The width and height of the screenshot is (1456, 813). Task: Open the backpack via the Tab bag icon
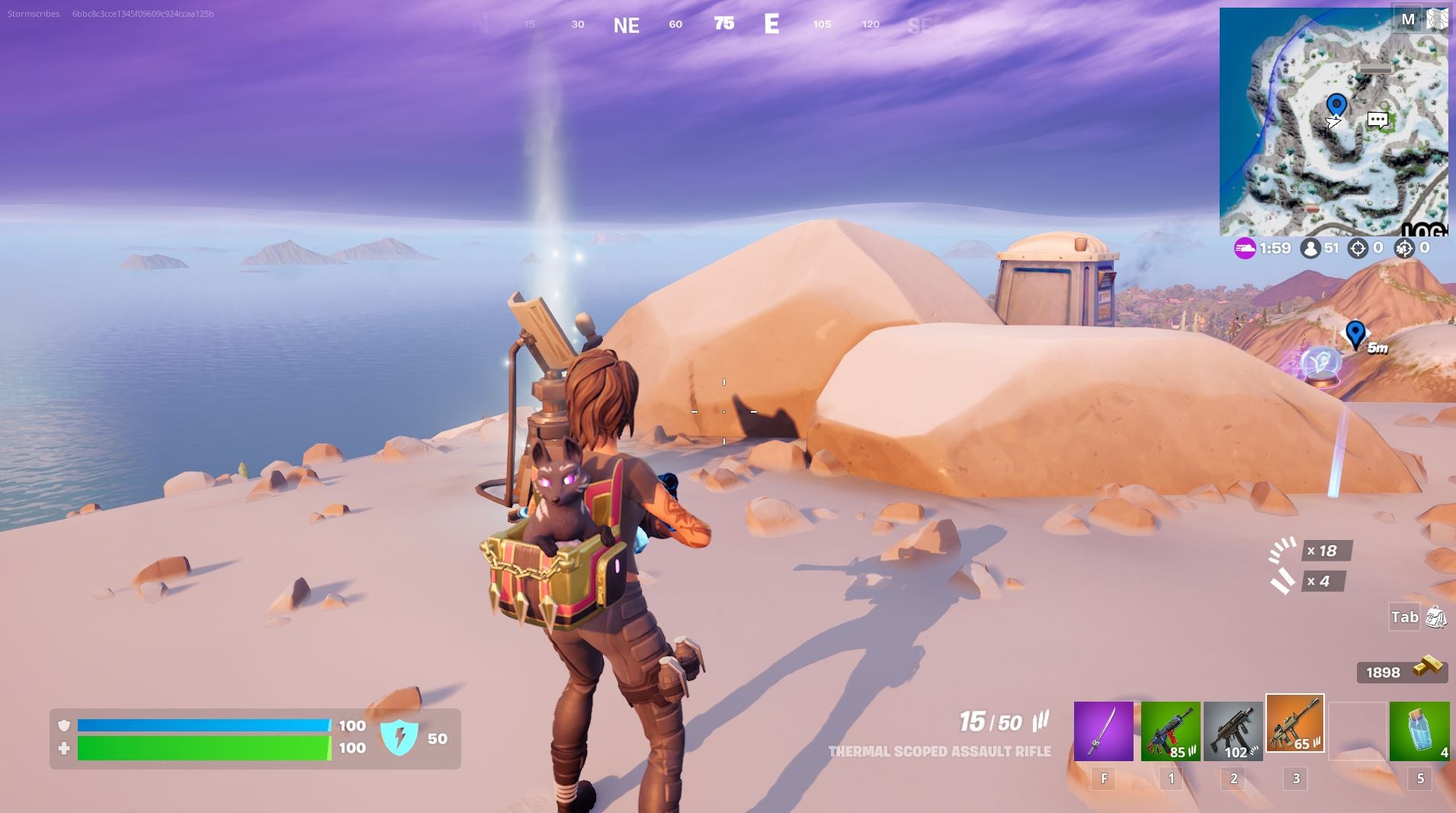point(1436,618)
